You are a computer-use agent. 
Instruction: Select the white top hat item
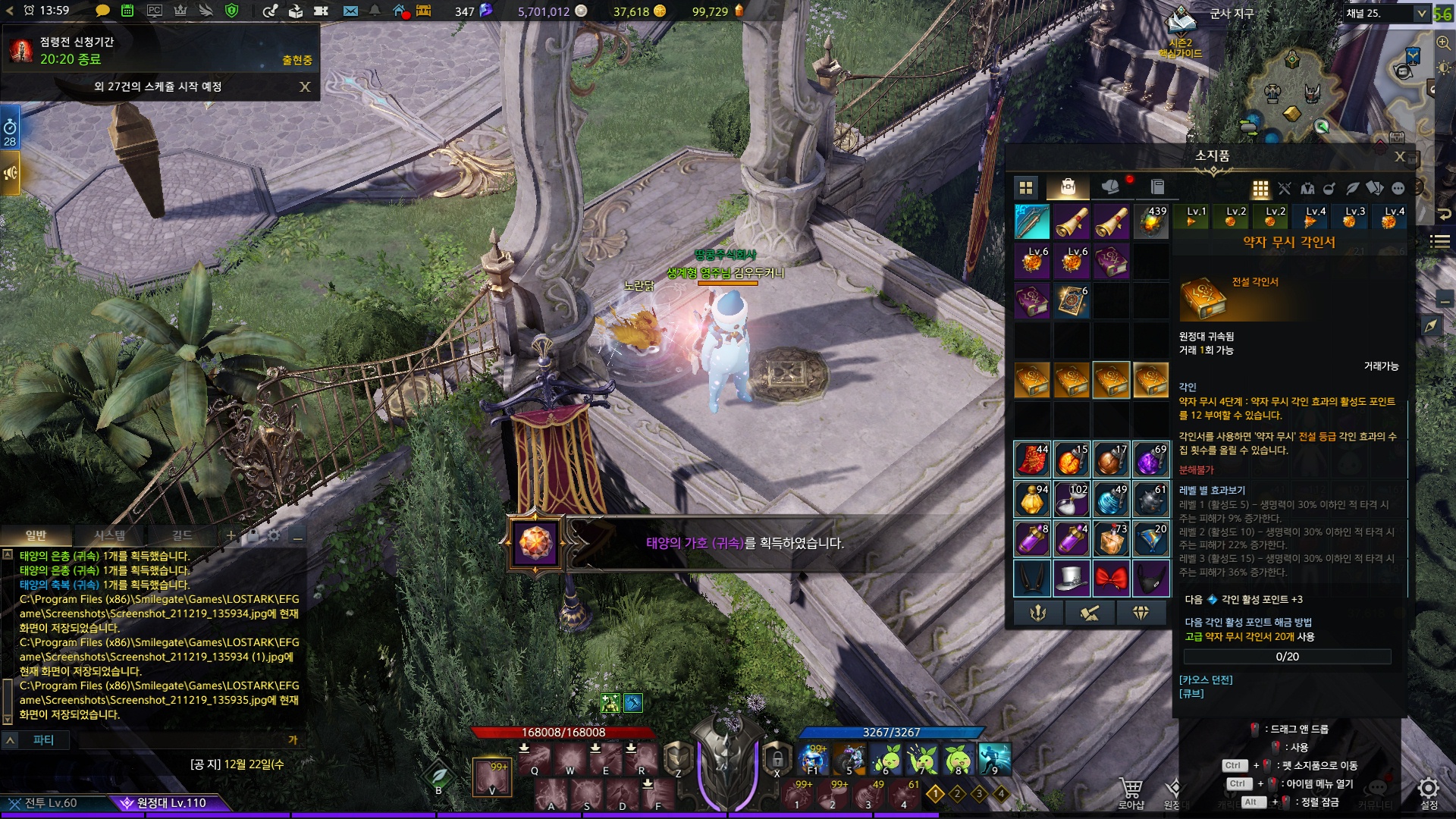click(x=1072, y=579)
